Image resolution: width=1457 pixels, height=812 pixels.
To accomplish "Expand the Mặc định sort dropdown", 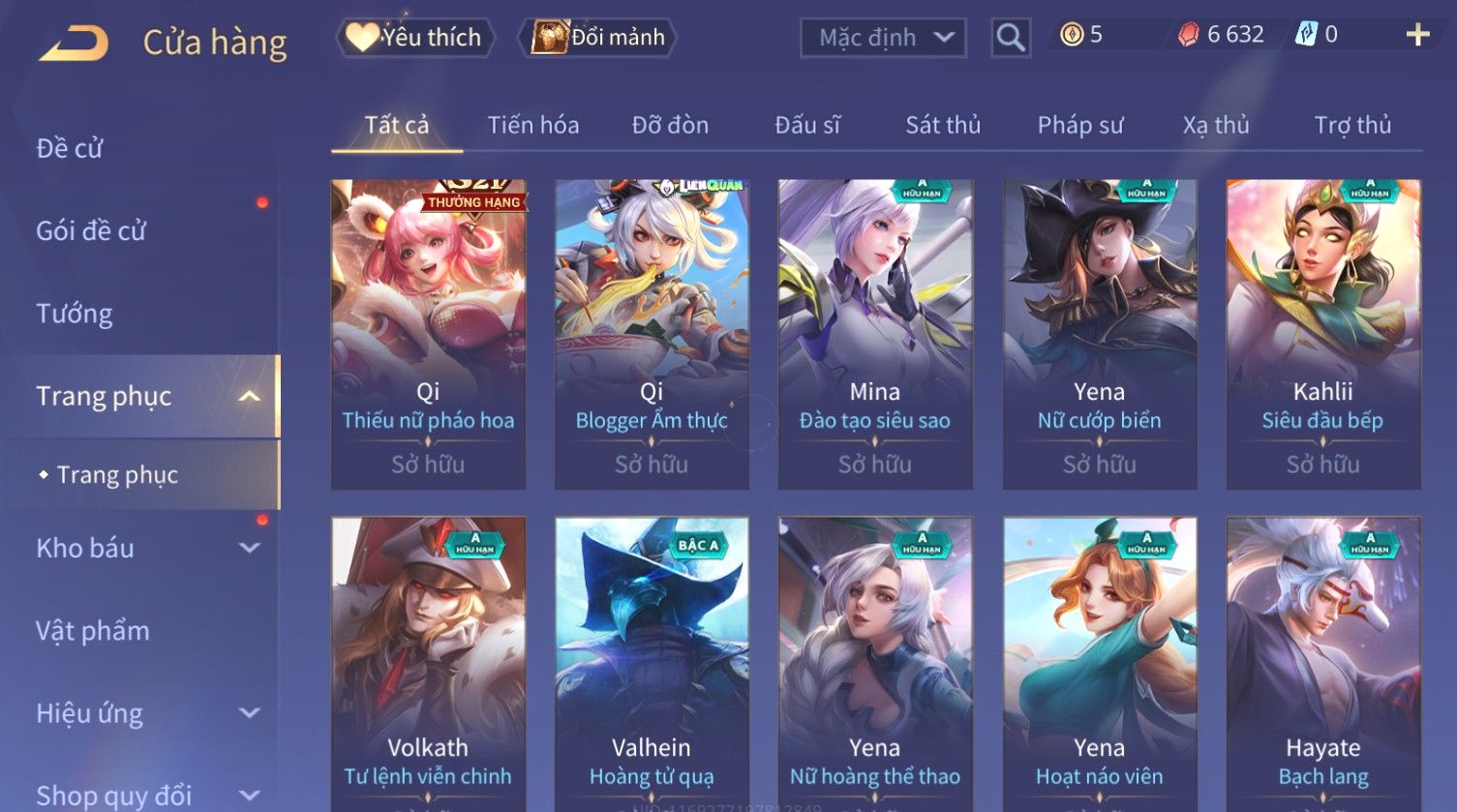I will pos(883,38).
